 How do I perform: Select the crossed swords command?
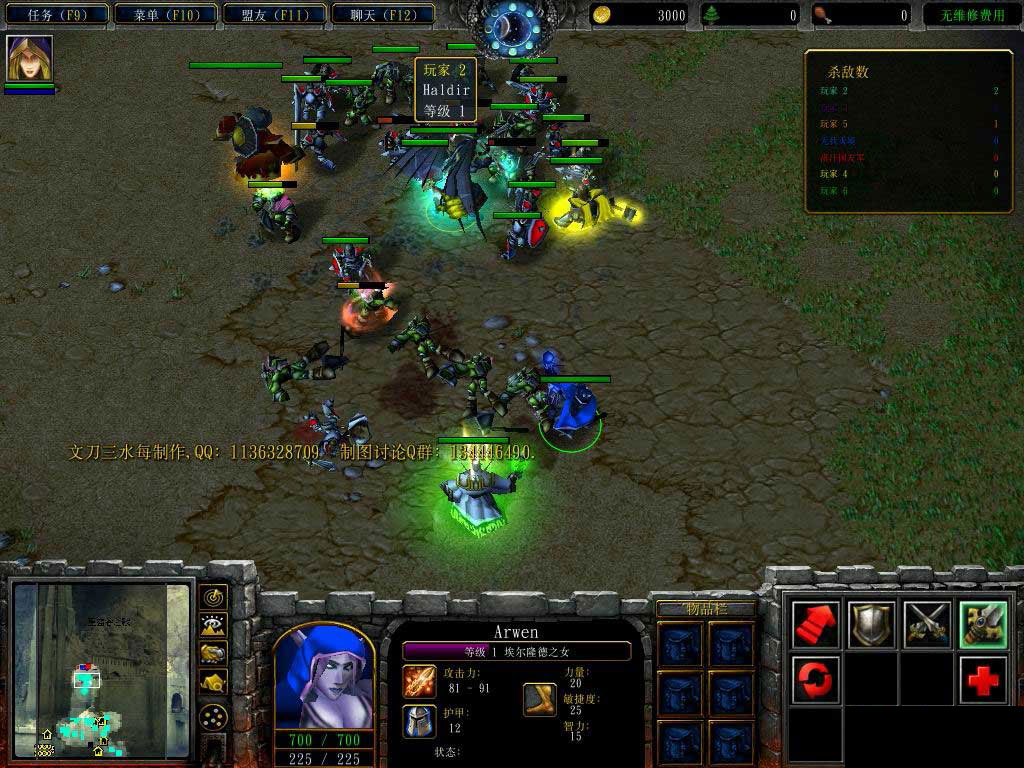[927, 625]
